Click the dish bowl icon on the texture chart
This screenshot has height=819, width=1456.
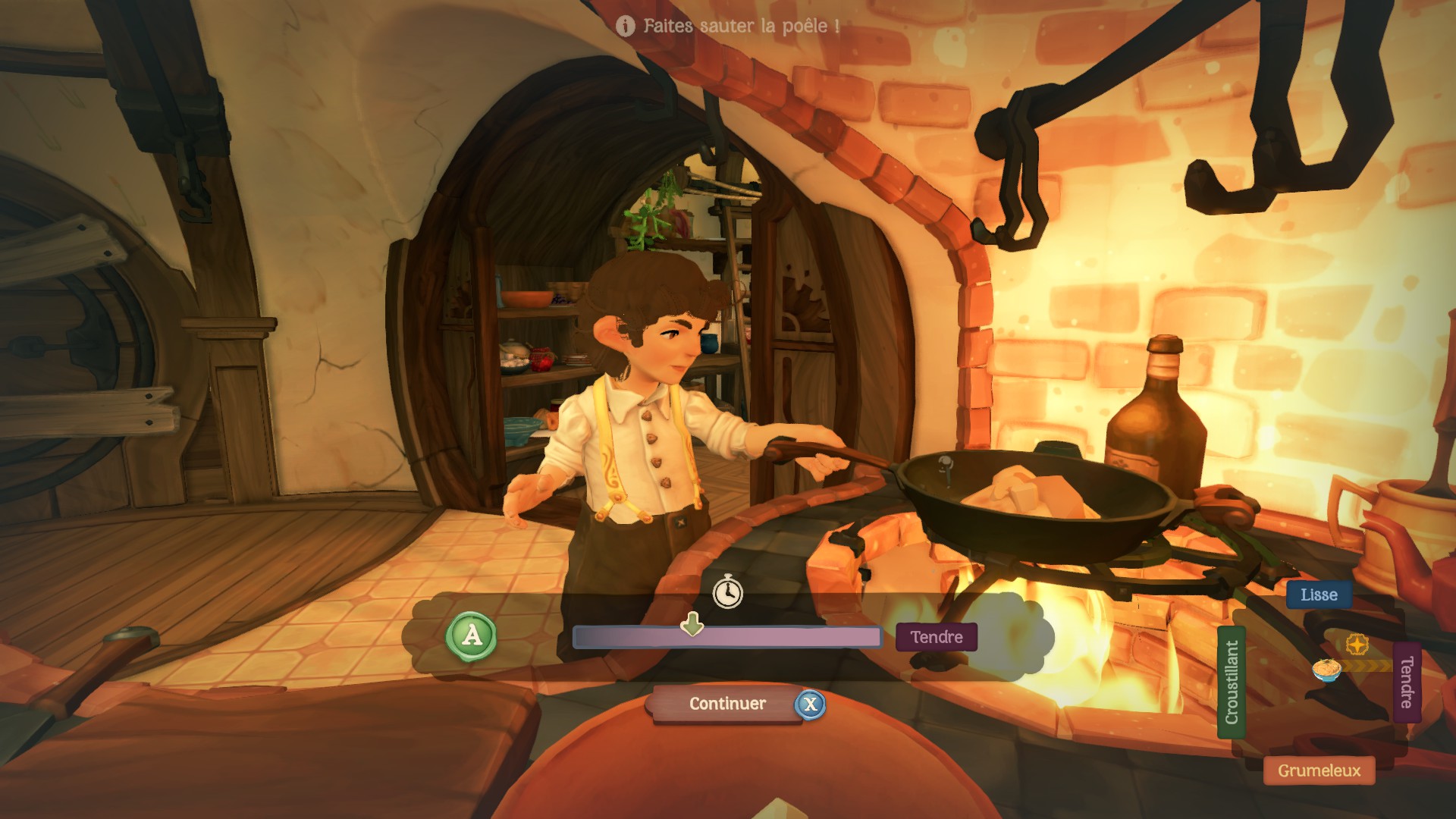1326,670
